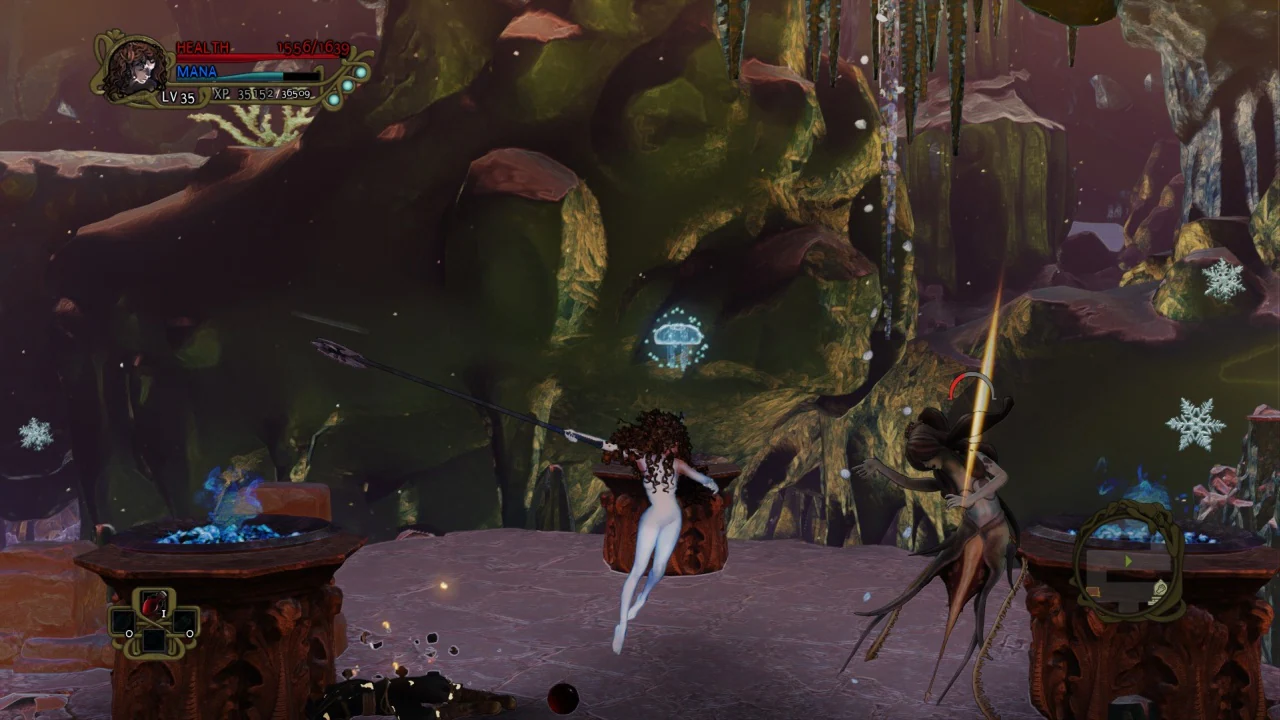Click the glowing blue mushroom pickup icon

point(676,337)
